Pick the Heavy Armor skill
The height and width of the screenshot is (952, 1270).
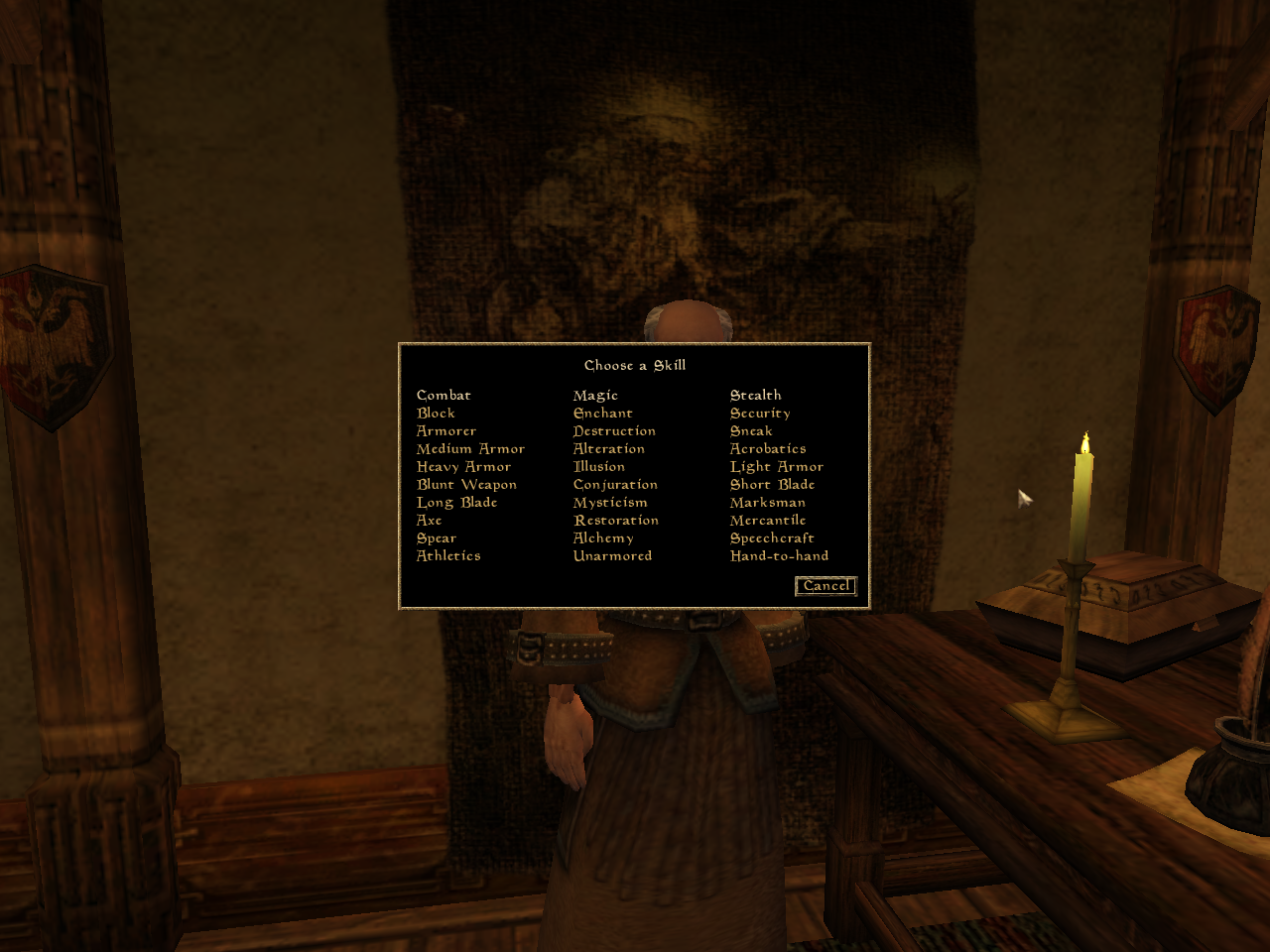[464, 466]
